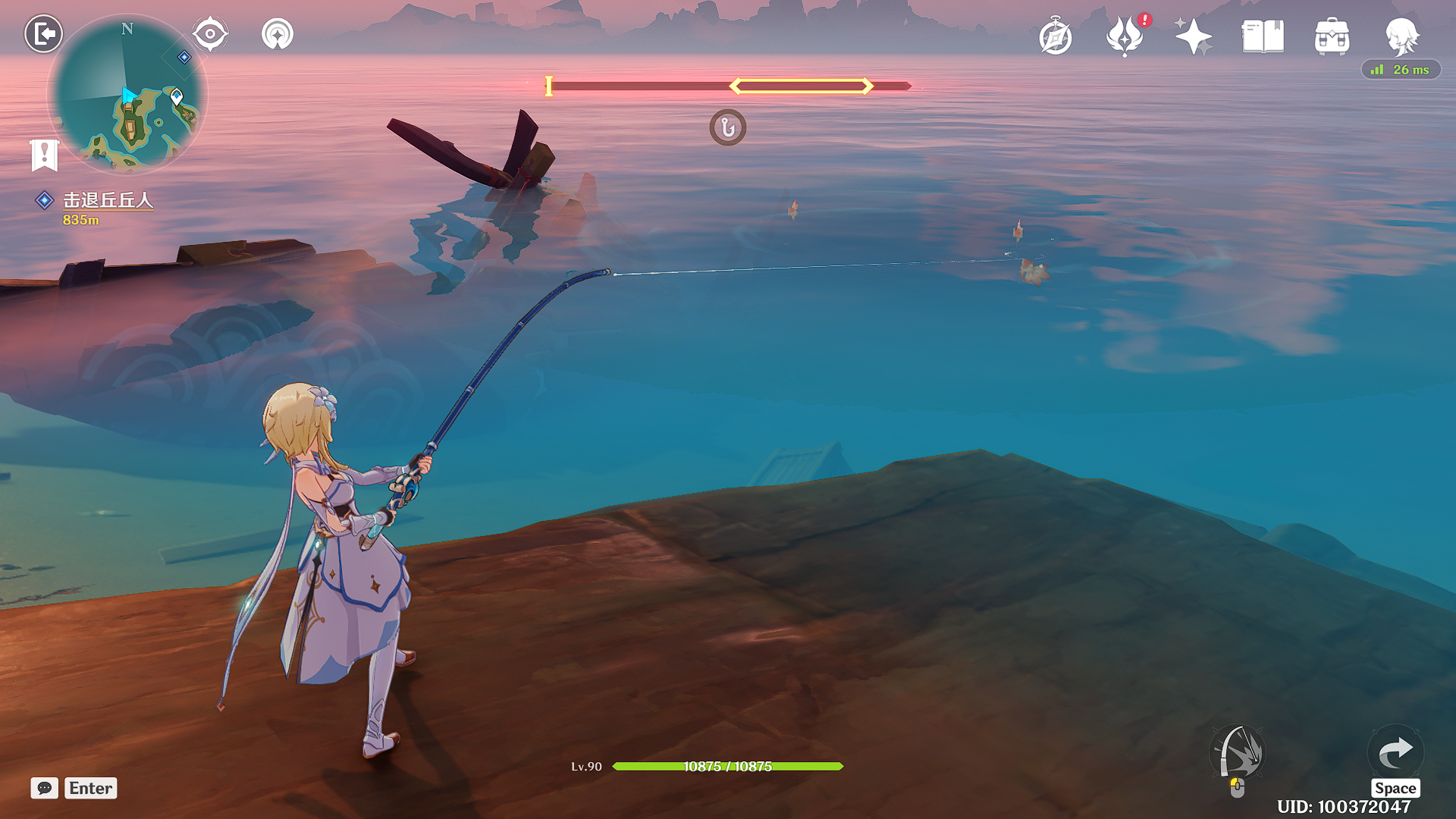Open the circular minimap

[x=127, y=95]
